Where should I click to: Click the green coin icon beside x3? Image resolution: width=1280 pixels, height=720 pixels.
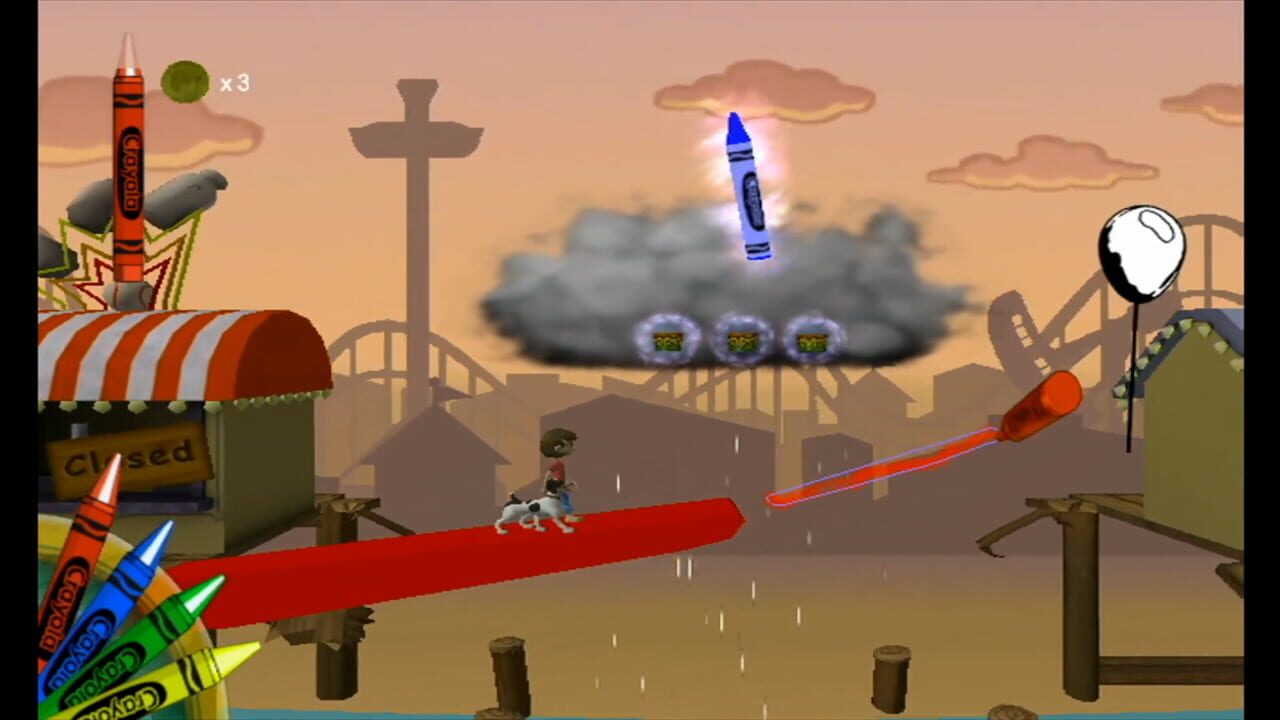click(x=185, y=84)
